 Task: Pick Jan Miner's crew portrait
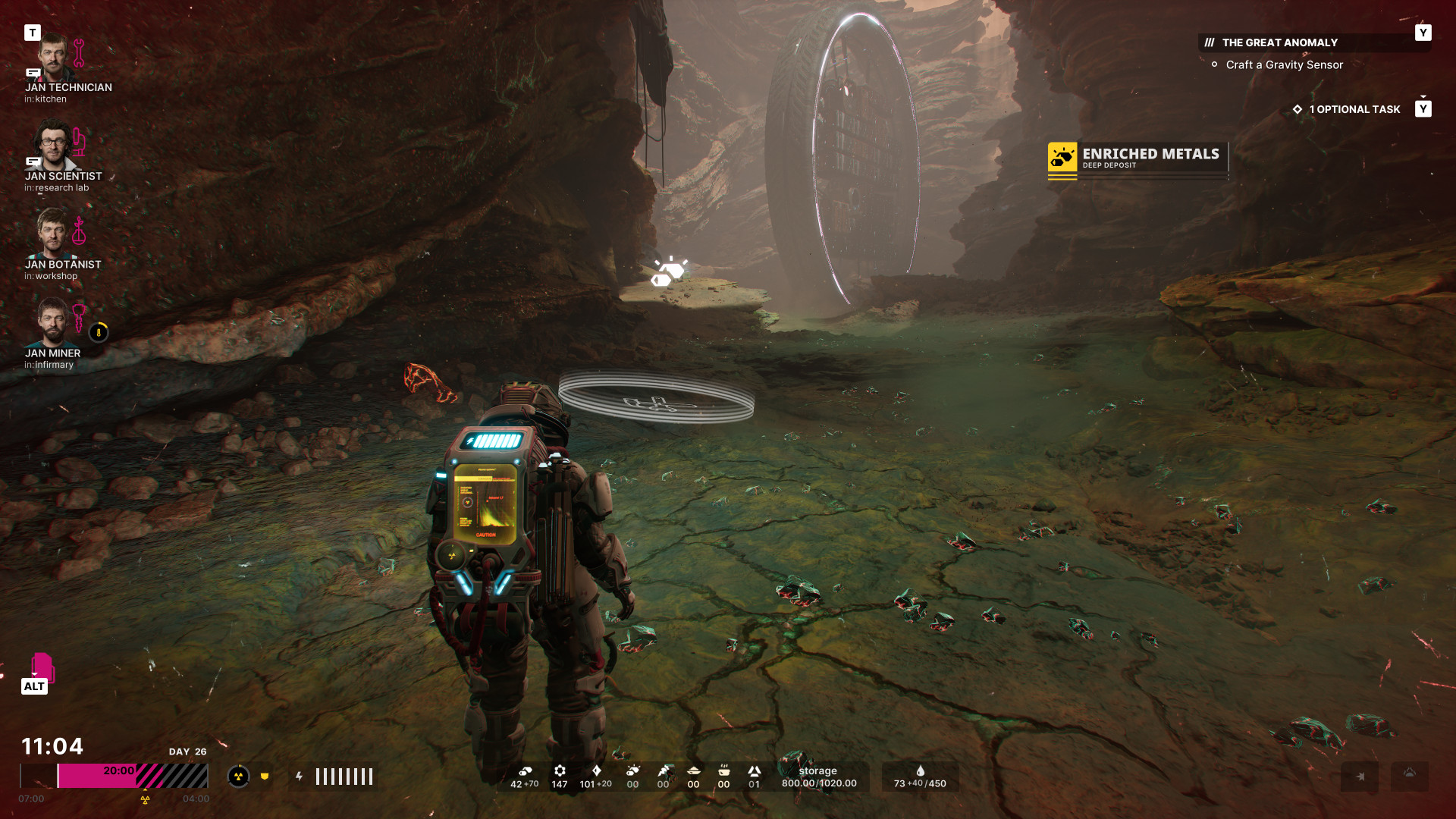tap(52, 322)
